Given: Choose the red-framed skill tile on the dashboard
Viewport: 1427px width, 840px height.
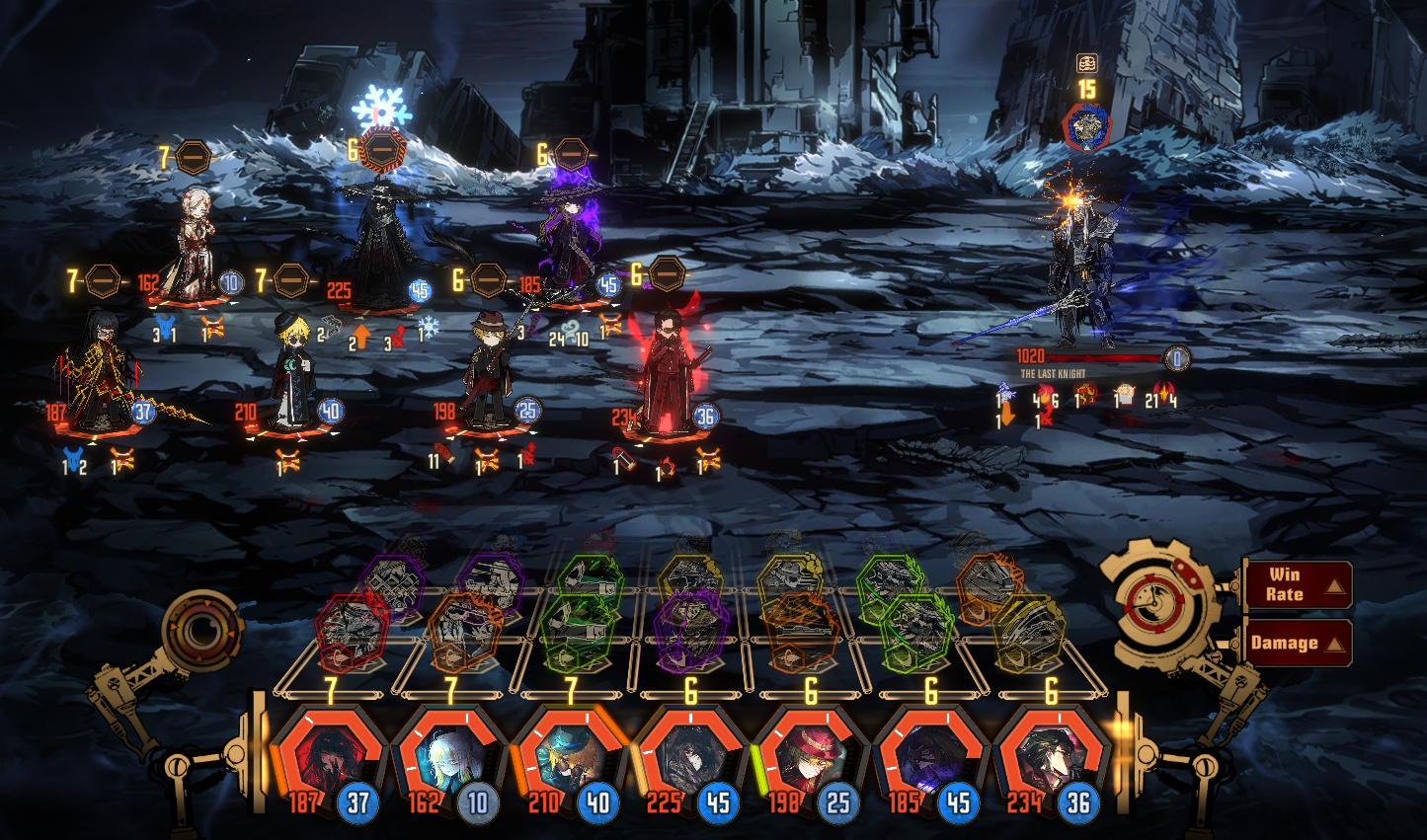Looking at the screenshot, I should 351,632.
